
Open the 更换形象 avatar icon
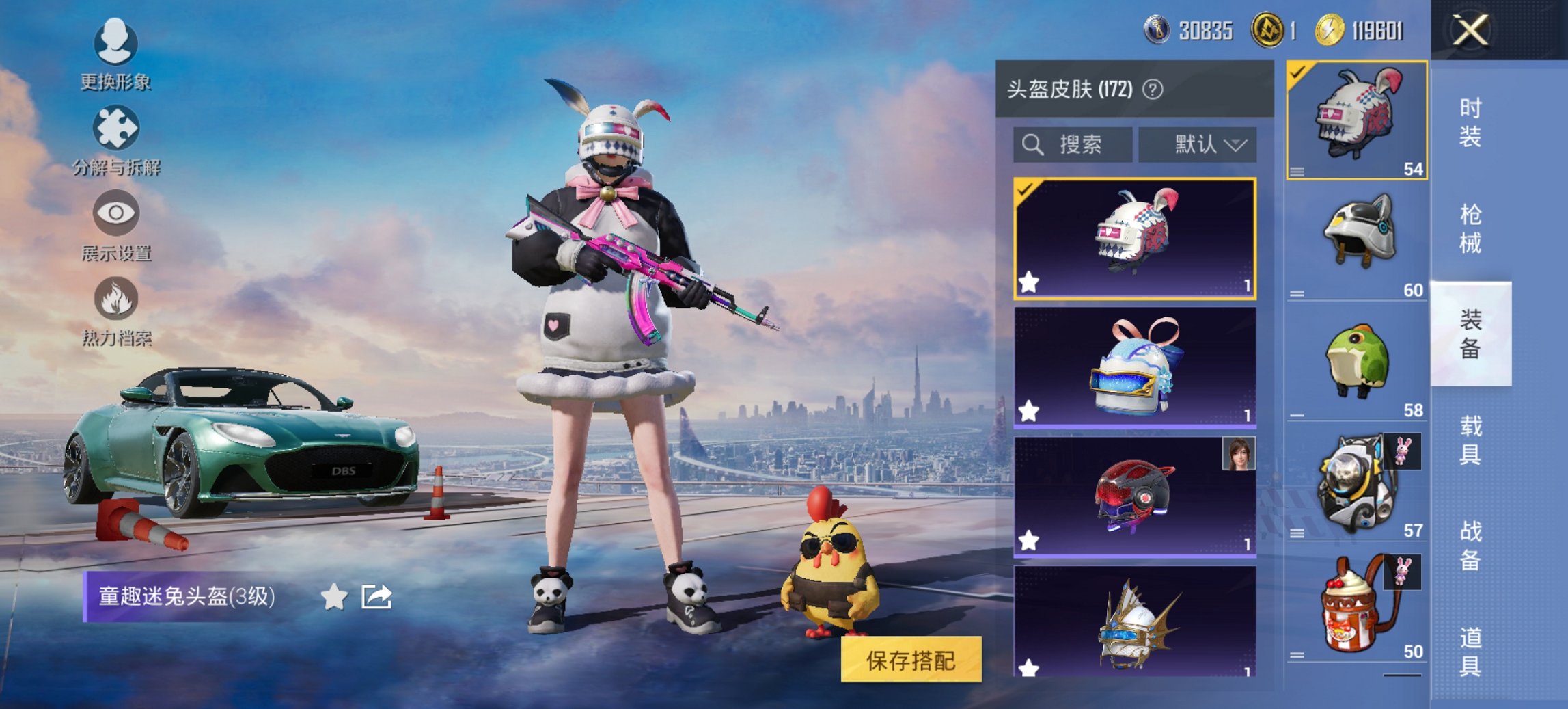coord(116,43)
